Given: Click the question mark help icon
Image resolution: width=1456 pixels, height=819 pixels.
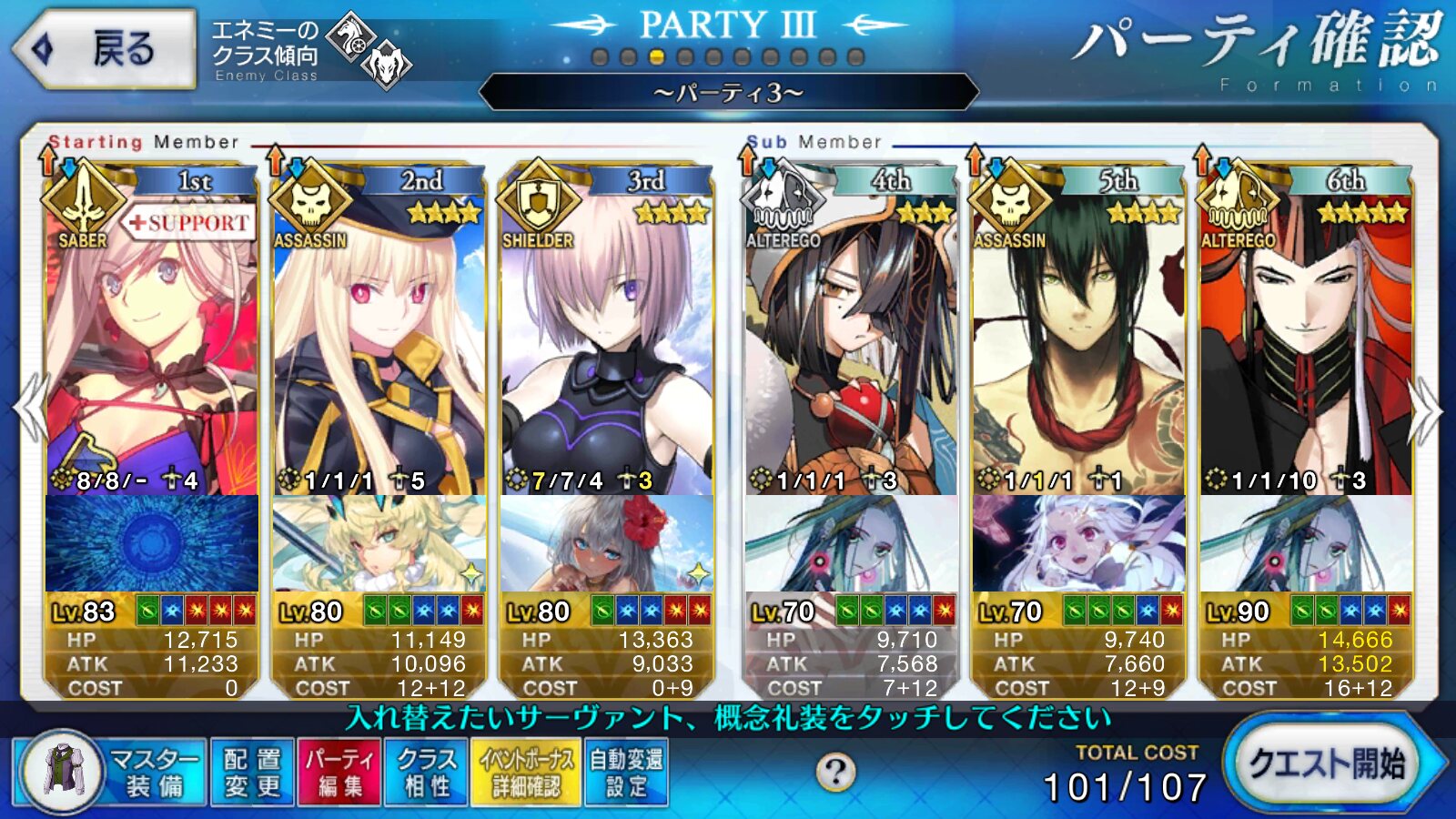Looking at the screenshot, I should coord(834,773).
